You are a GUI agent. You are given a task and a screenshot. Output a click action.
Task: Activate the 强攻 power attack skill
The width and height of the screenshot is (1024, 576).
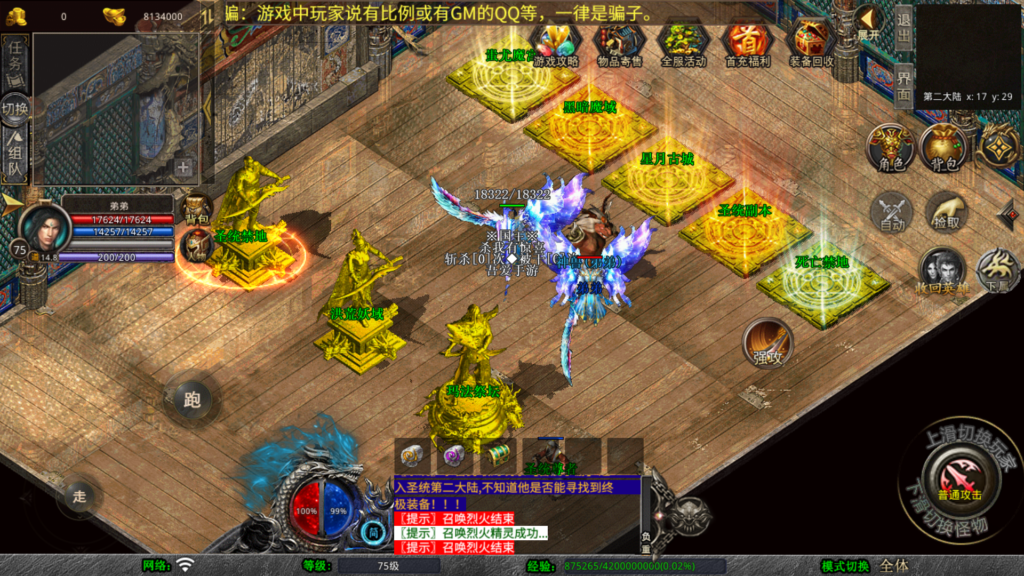(x=767, y=343)
